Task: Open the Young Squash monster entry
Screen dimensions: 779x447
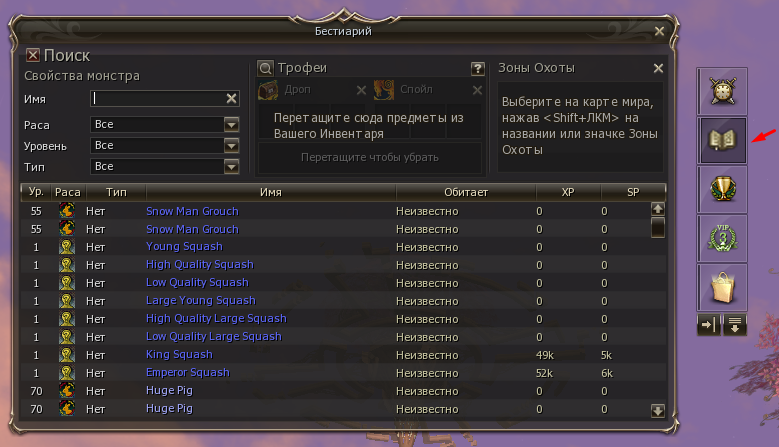Action: [x=184, y=246]
